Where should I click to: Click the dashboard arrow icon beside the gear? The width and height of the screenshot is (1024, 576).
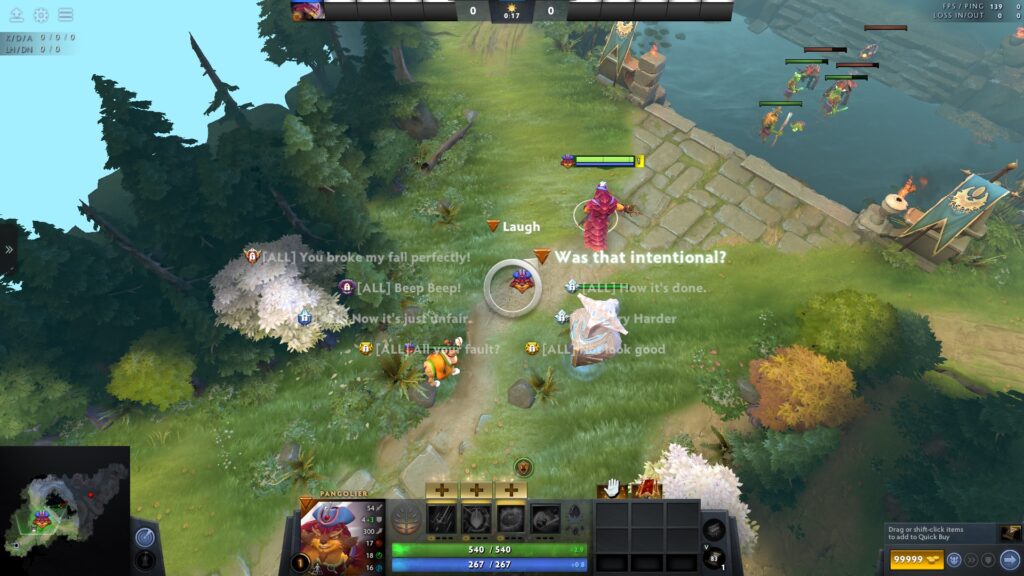17,15
